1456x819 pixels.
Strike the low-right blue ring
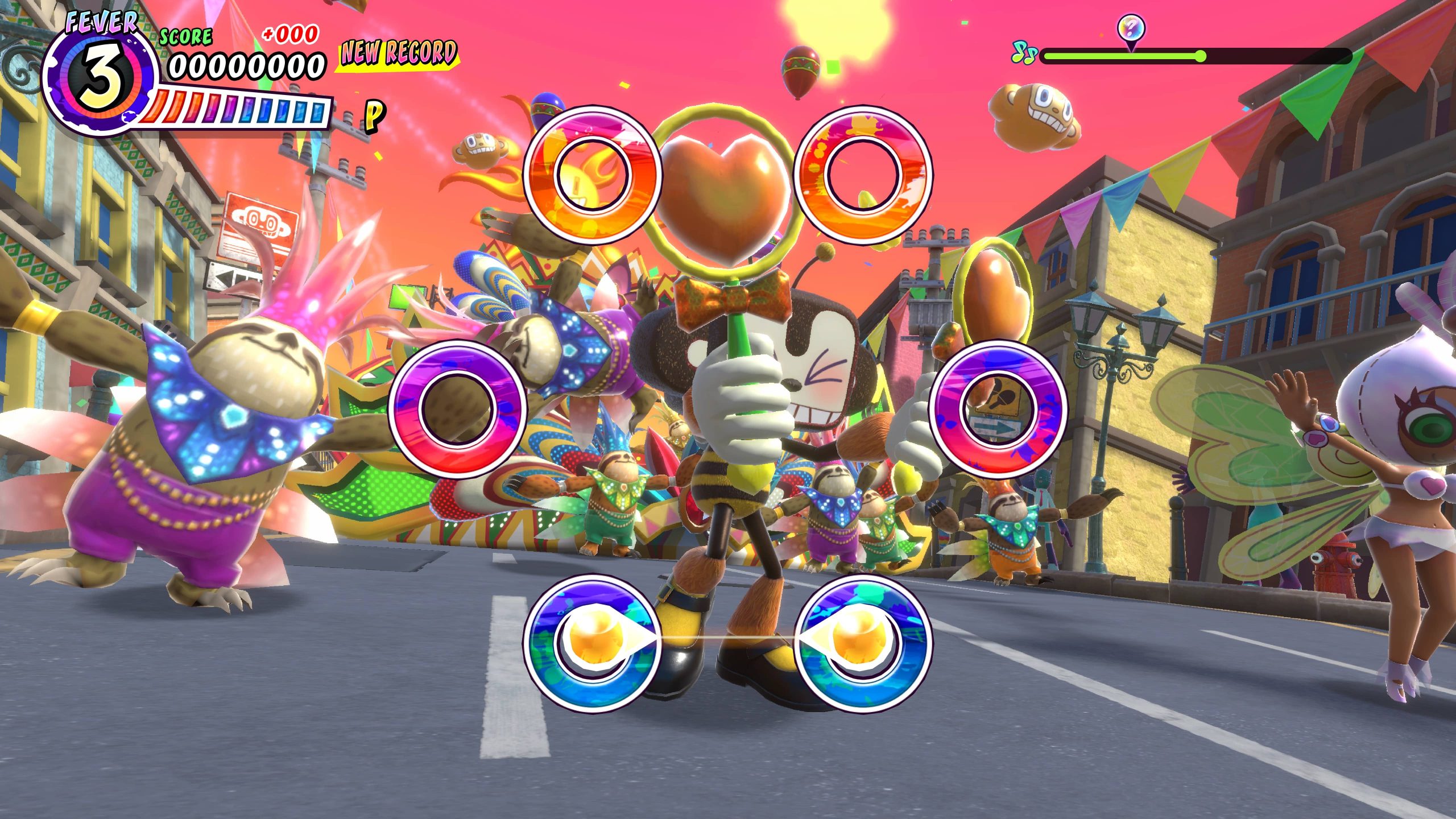click(862, 642)
